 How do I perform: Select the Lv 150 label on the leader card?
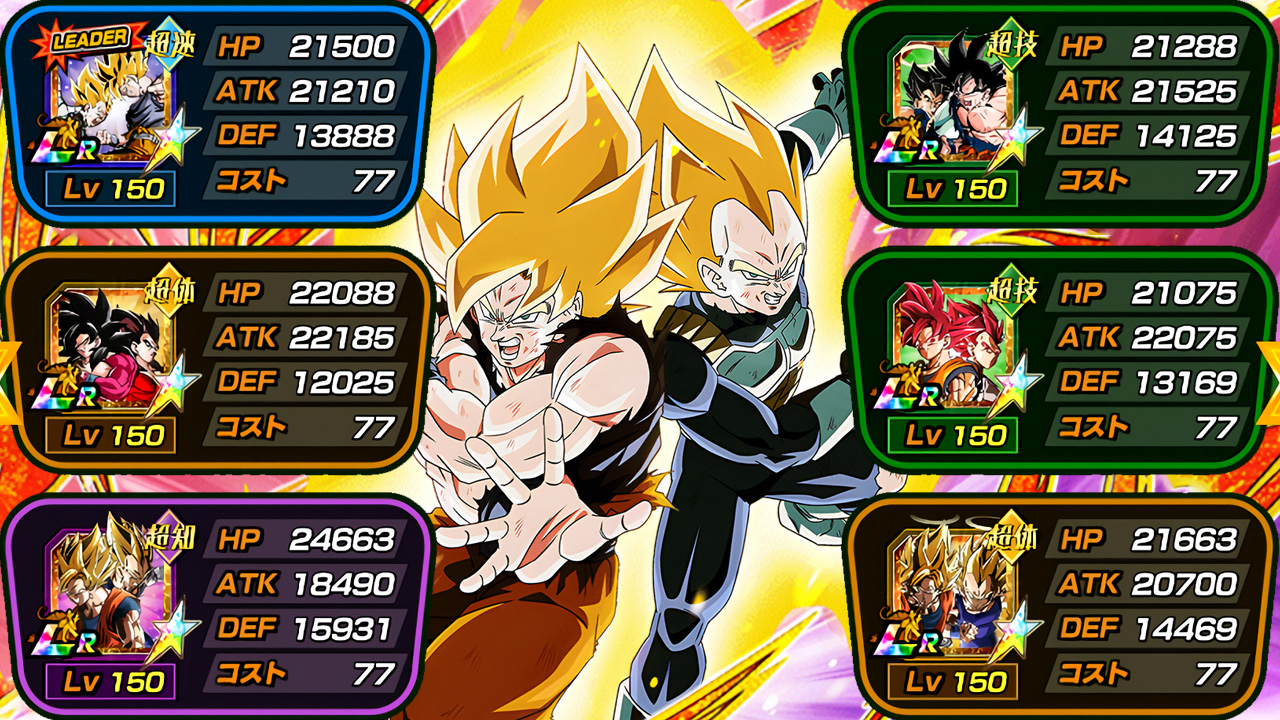coord(109,187)
